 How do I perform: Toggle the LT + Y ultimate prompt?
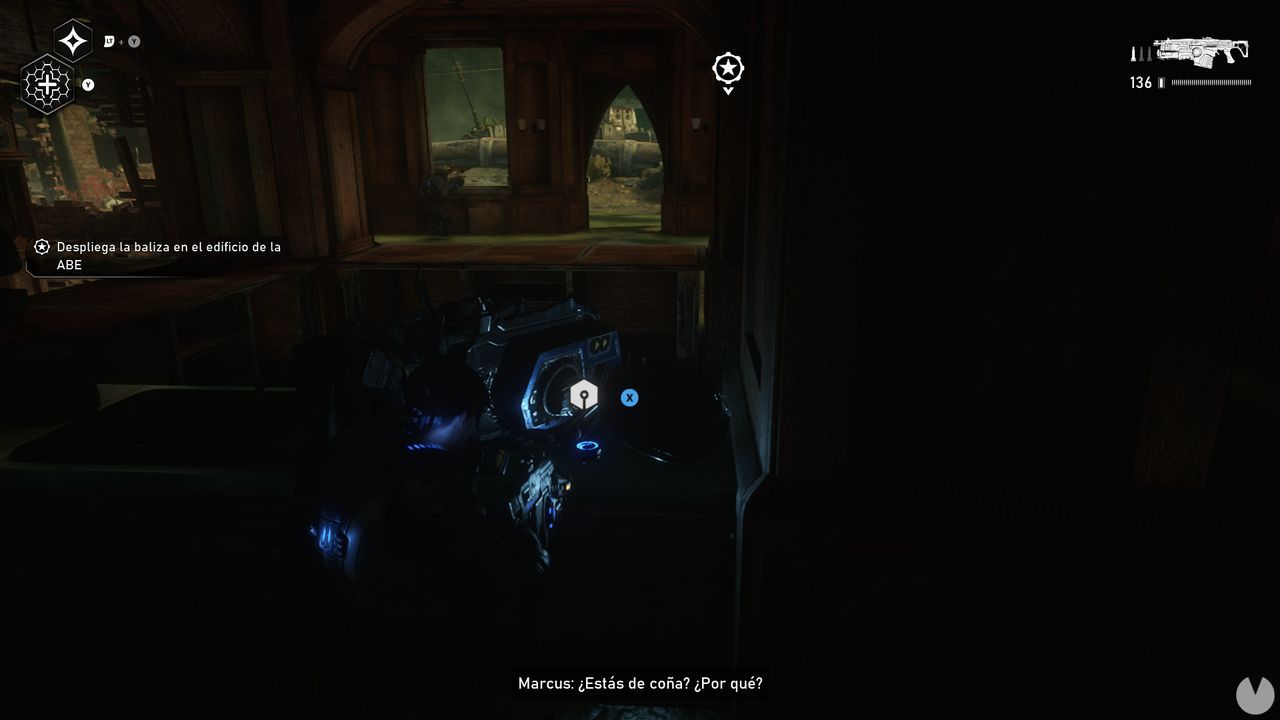tap(120, 42)
